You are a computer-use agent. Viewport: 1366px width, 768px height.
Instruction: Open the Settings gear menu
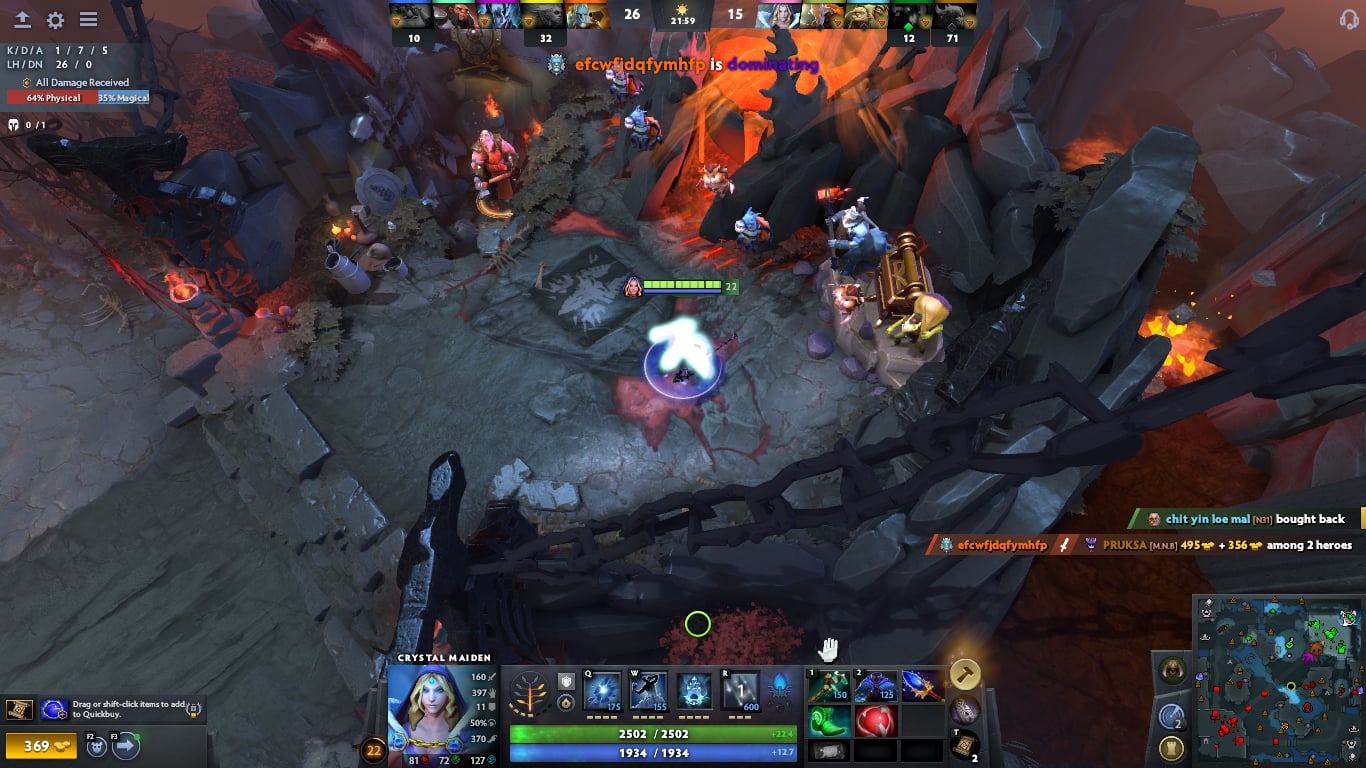pos(55,20)
